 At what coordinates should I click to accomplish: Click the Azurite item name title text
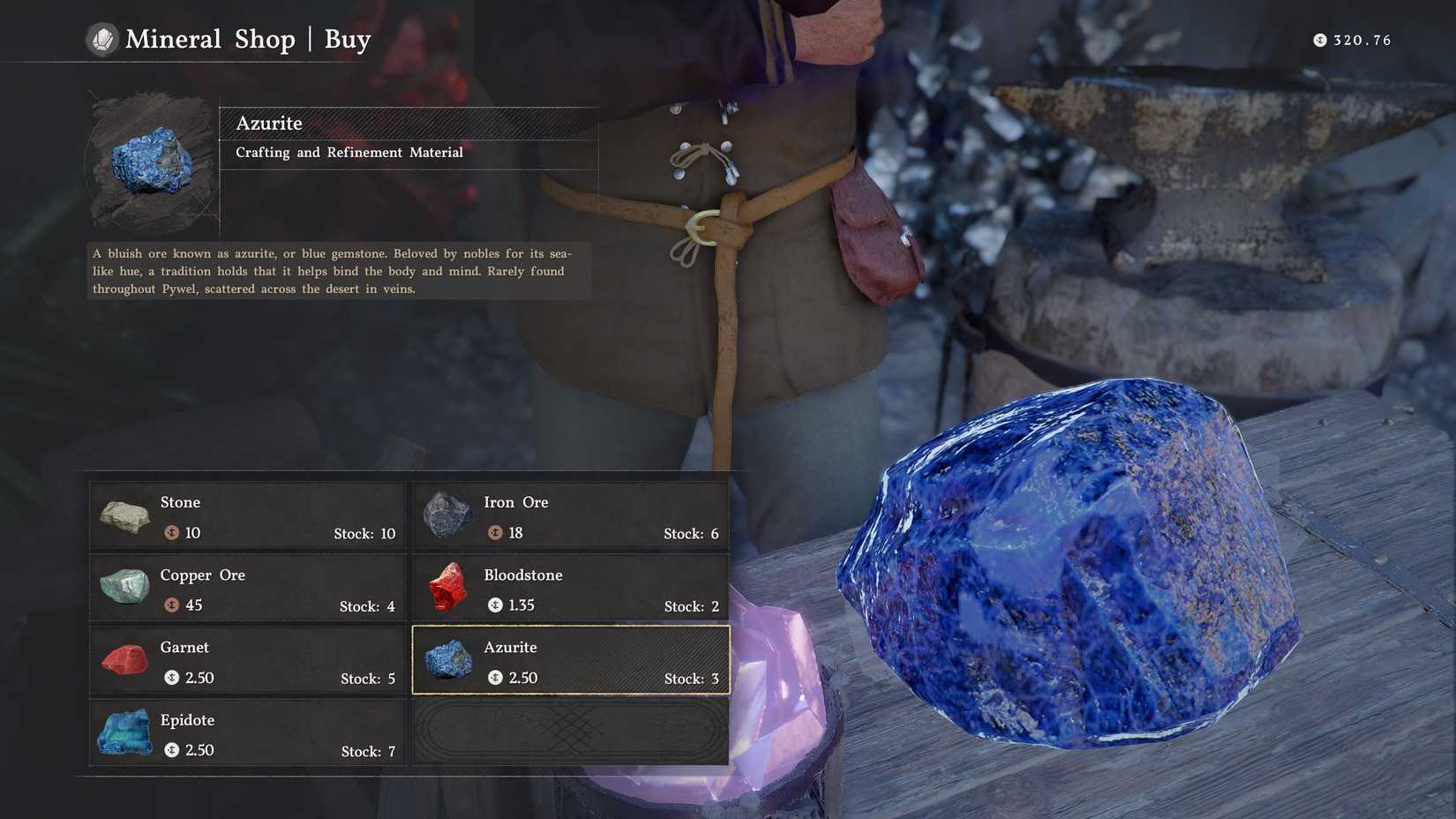coord(269,124)
